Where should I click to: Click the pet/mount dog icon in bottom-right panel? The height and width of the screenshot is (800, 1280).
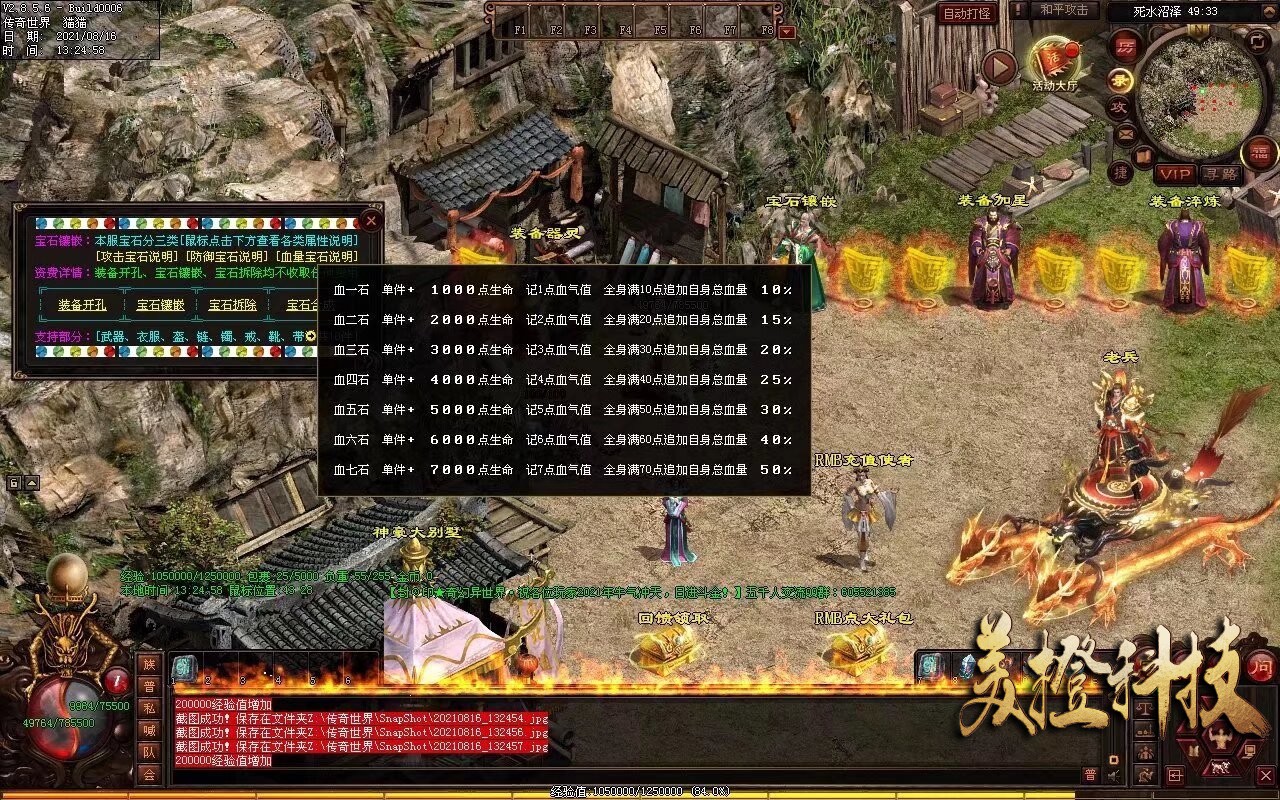pyautogui.click(x=1220, y=768)
